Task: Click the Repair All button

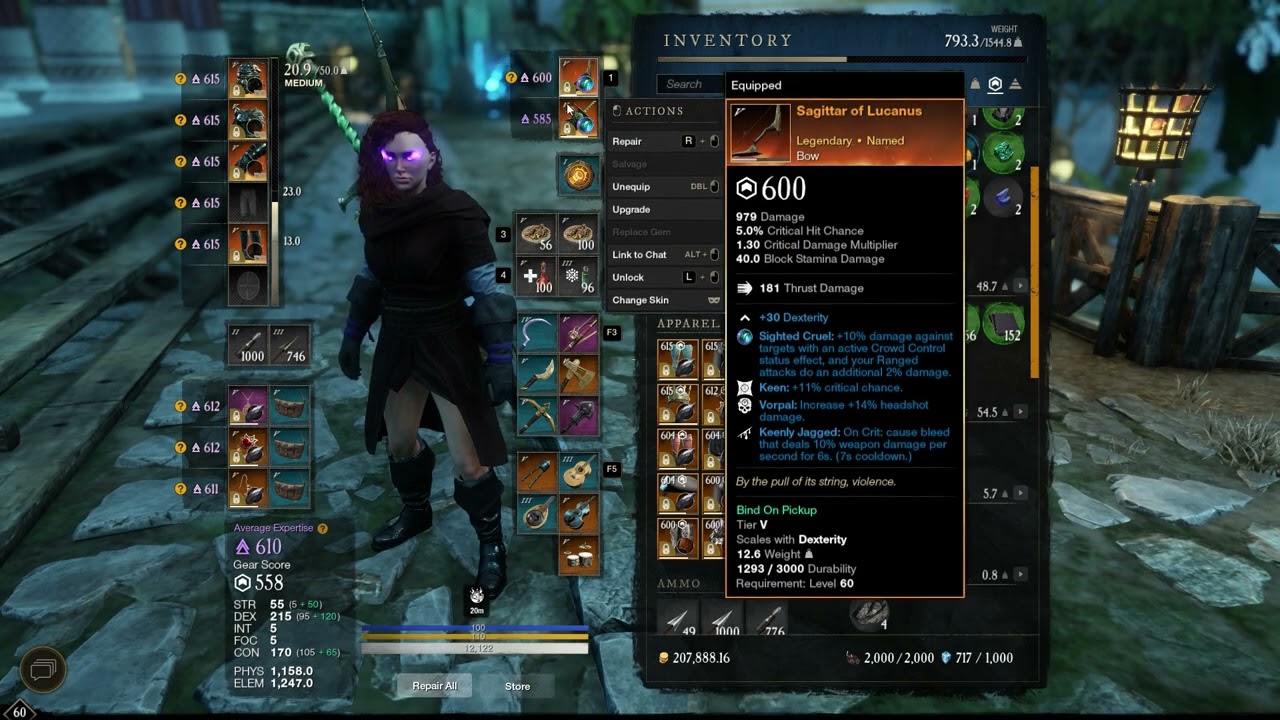Action: pos(434,686)
